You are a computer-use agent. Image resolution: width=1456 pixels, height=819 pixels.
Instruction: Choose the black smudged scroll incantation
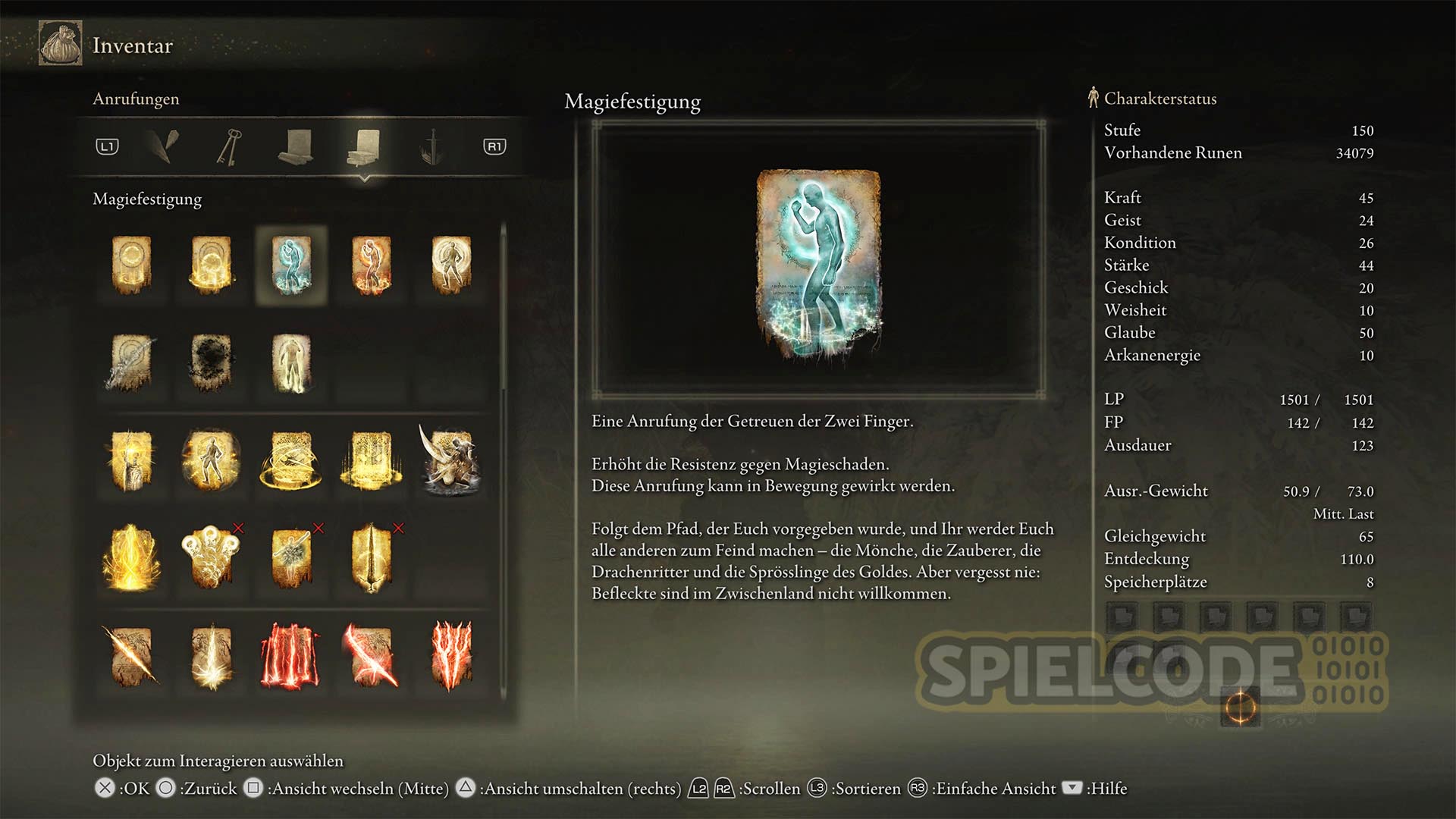tap(211, 363)
